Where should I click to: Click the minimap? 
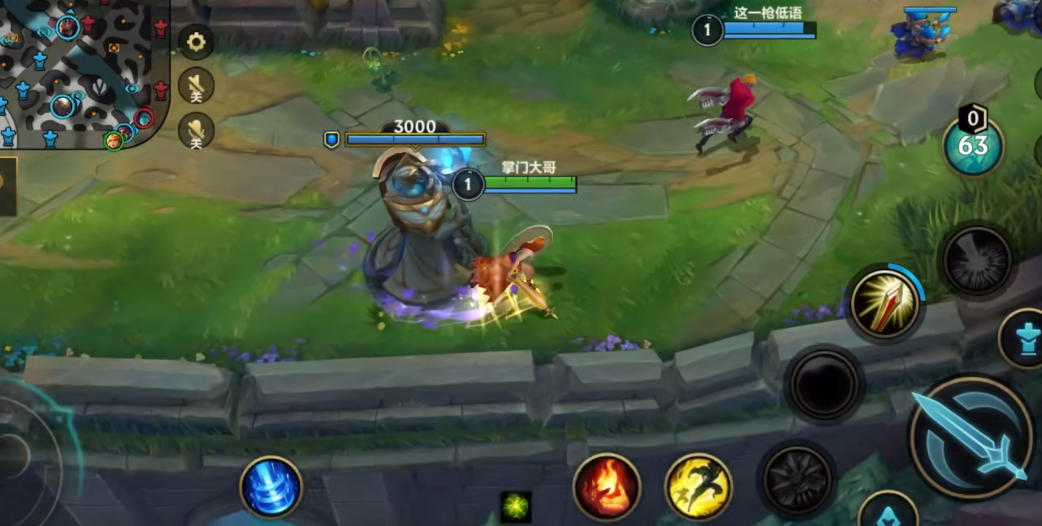pyautogui.click(x=82, y=72)
